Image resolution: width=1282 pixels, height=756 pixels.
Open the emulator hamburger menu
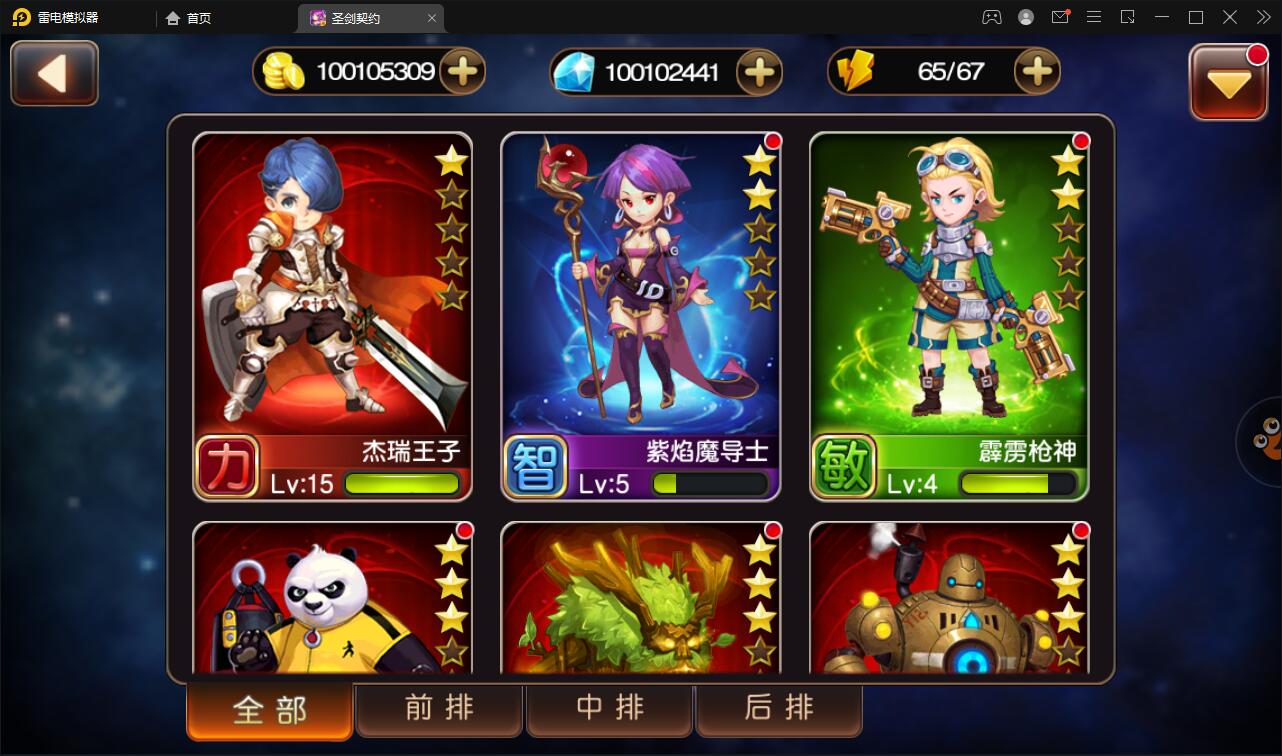click(1094, 17)
